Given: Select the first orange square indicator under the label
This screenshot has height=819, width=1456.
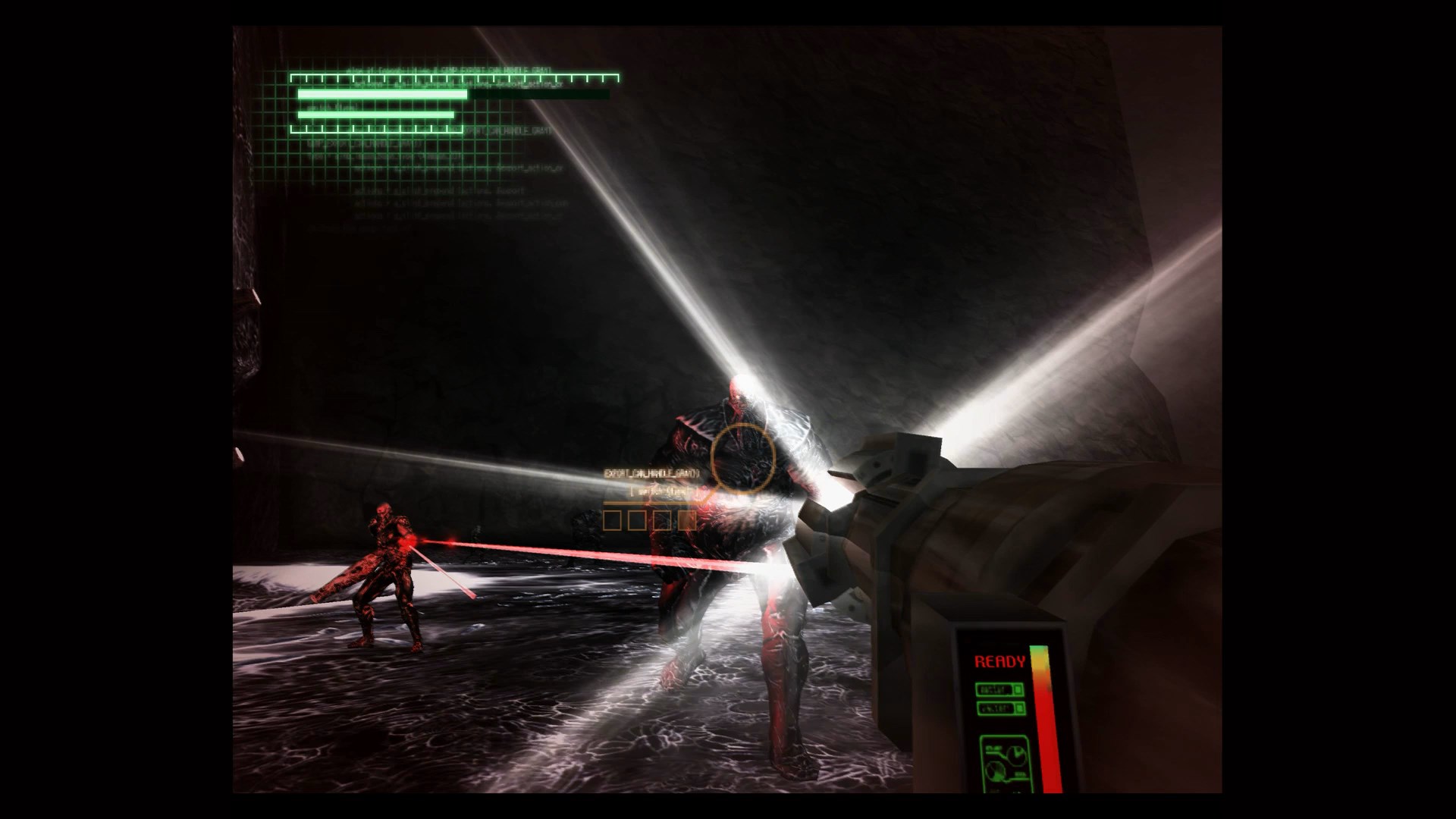Looking at the screenshot, I should [612, 521].
